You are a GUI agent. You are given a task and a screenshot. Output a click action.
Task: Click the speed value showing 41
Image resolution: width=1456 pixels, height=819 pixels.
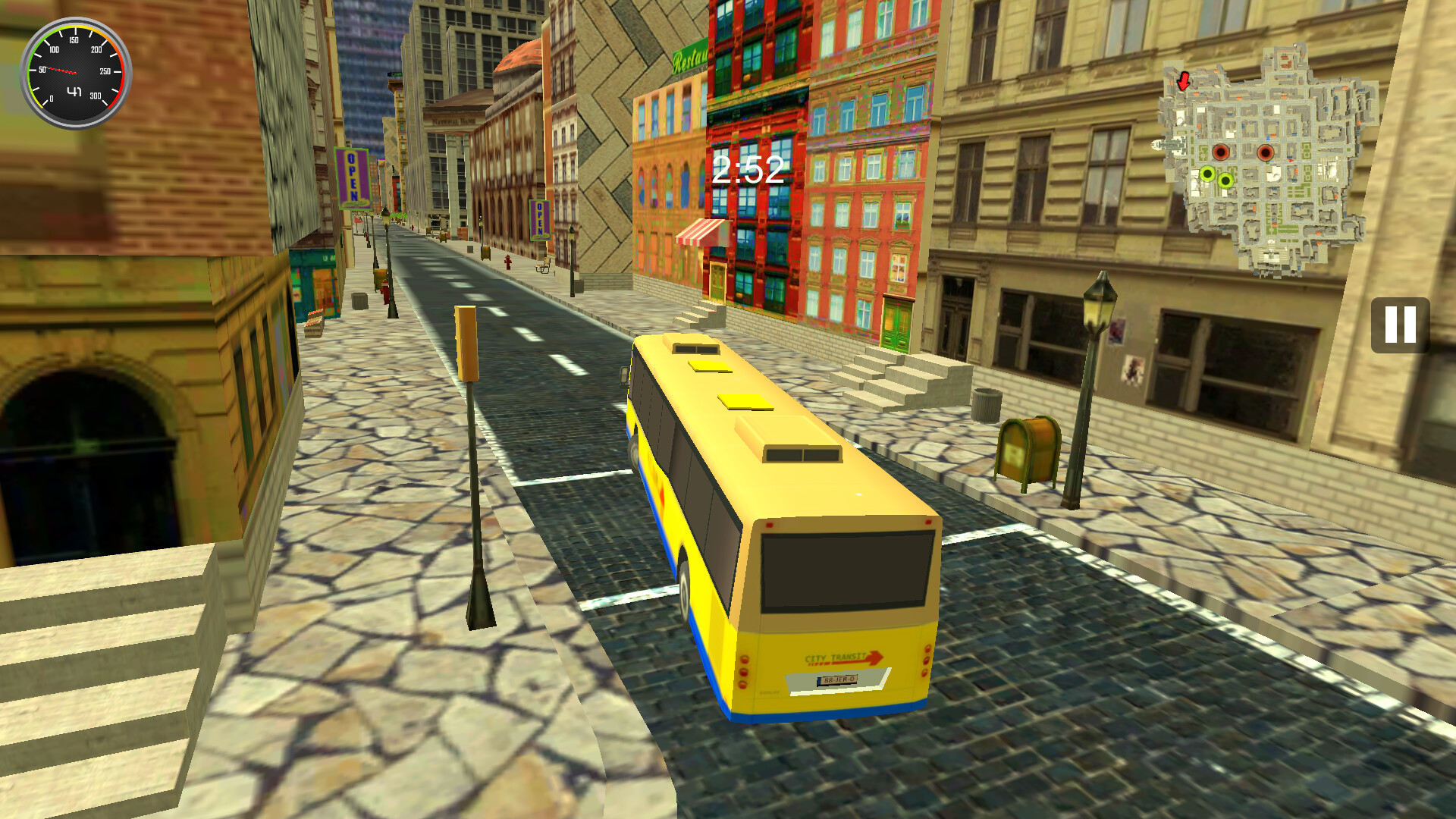coord(74,92)
